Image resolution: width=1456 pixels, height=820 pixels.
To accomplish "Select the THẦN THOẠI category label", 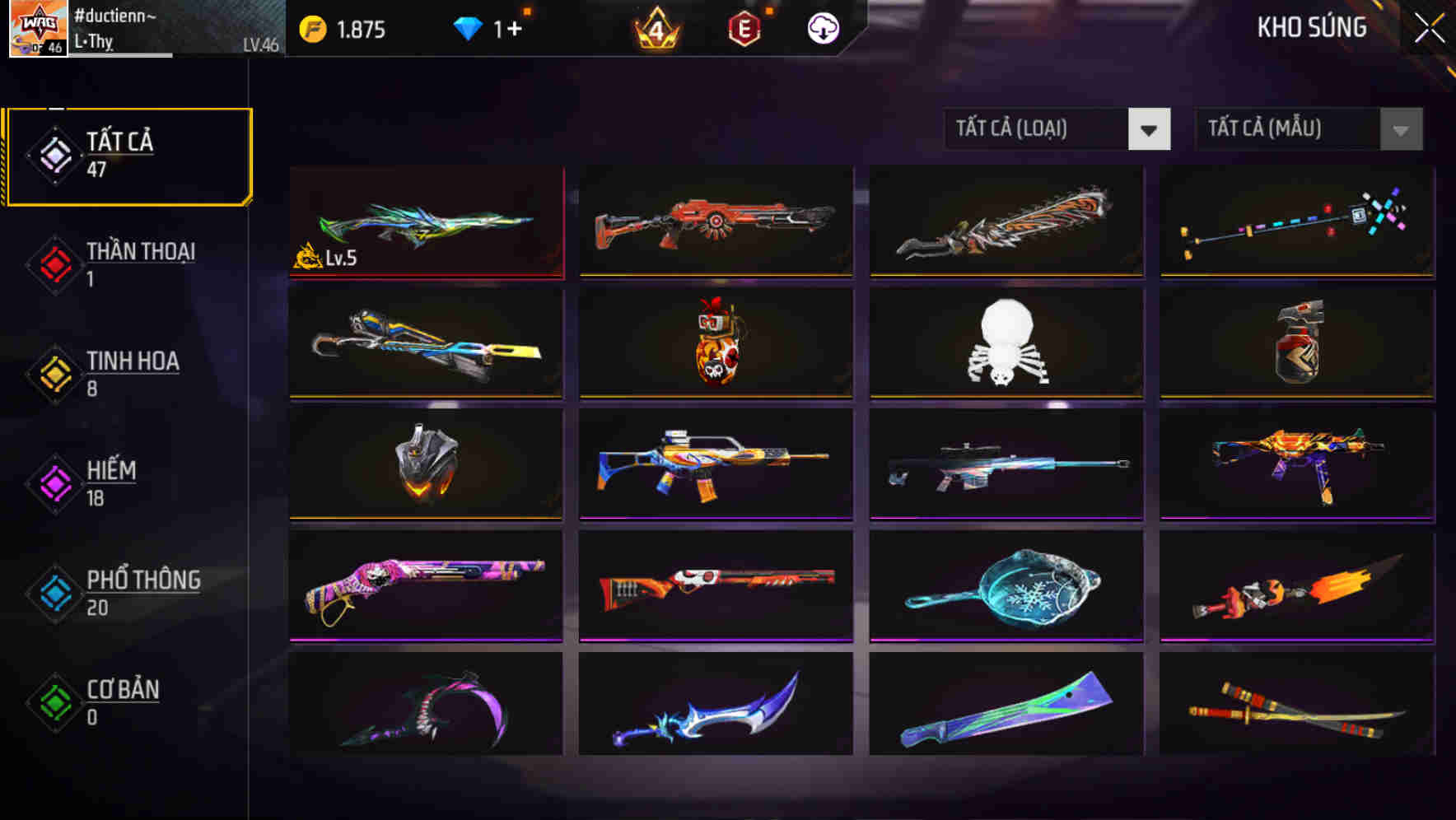I will click(138, 252).
